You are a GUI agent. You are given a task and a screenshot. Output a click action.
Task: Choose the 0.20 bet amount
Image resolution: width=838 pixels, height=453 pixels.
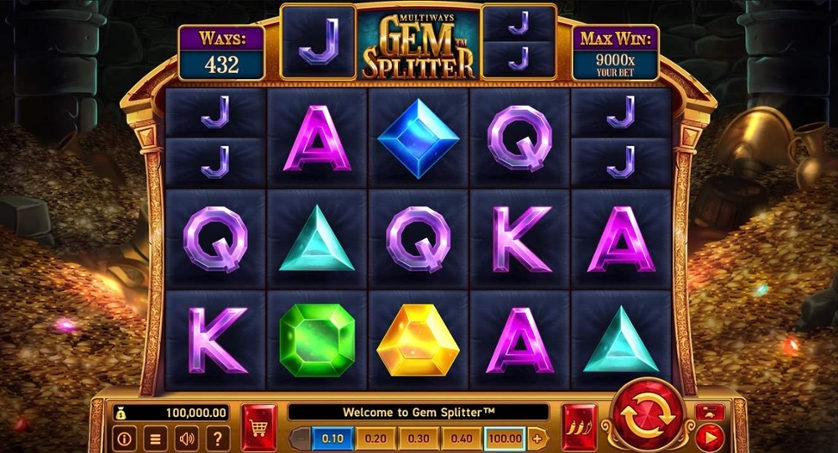[377, 438]
